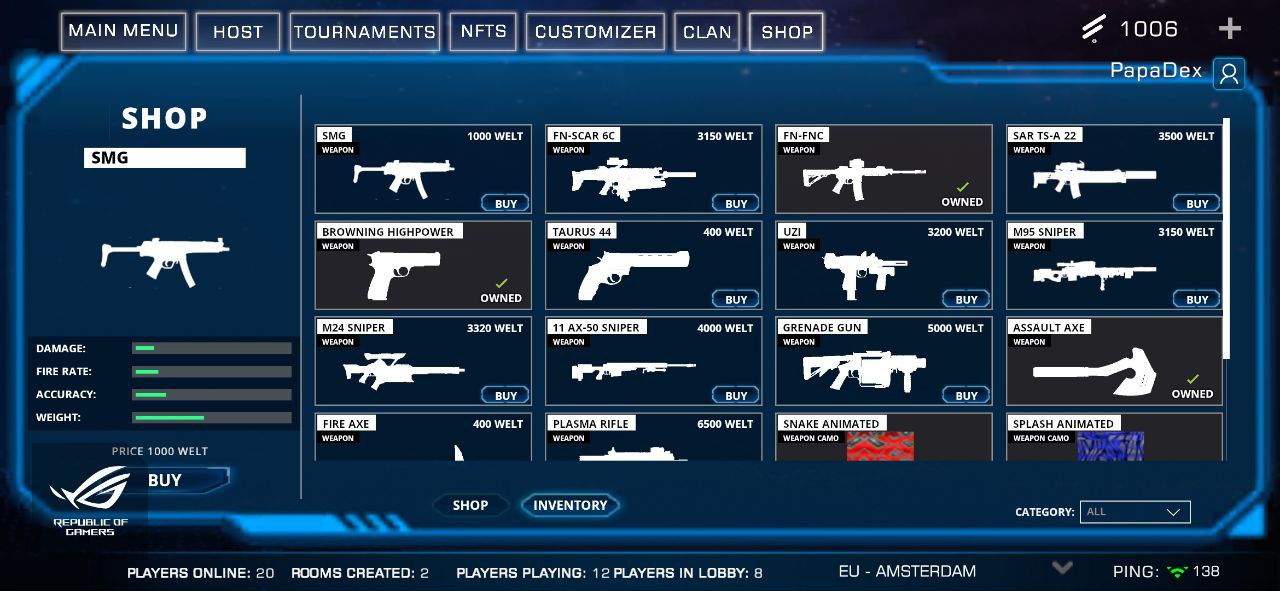Buy the Taurus 44 revolver
The height and width of the screenshot is (591, 1280).
(x=736, y=299)
